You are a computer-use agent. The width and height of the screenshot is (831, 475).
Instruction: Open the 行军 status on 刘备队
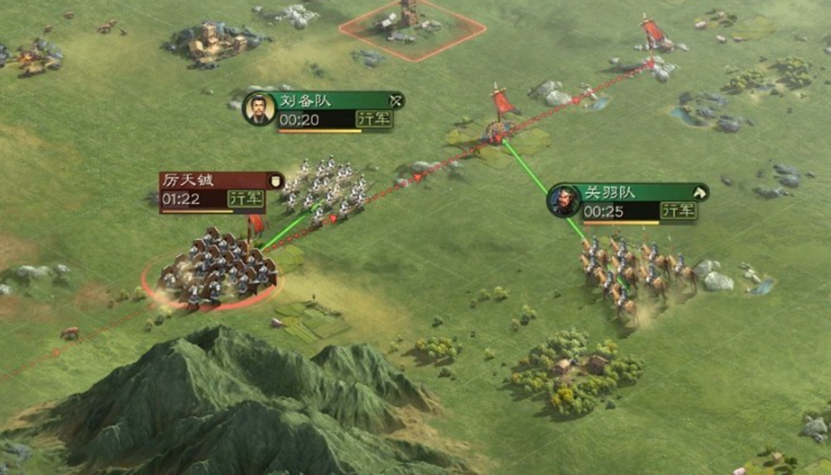tap(375, 119)
